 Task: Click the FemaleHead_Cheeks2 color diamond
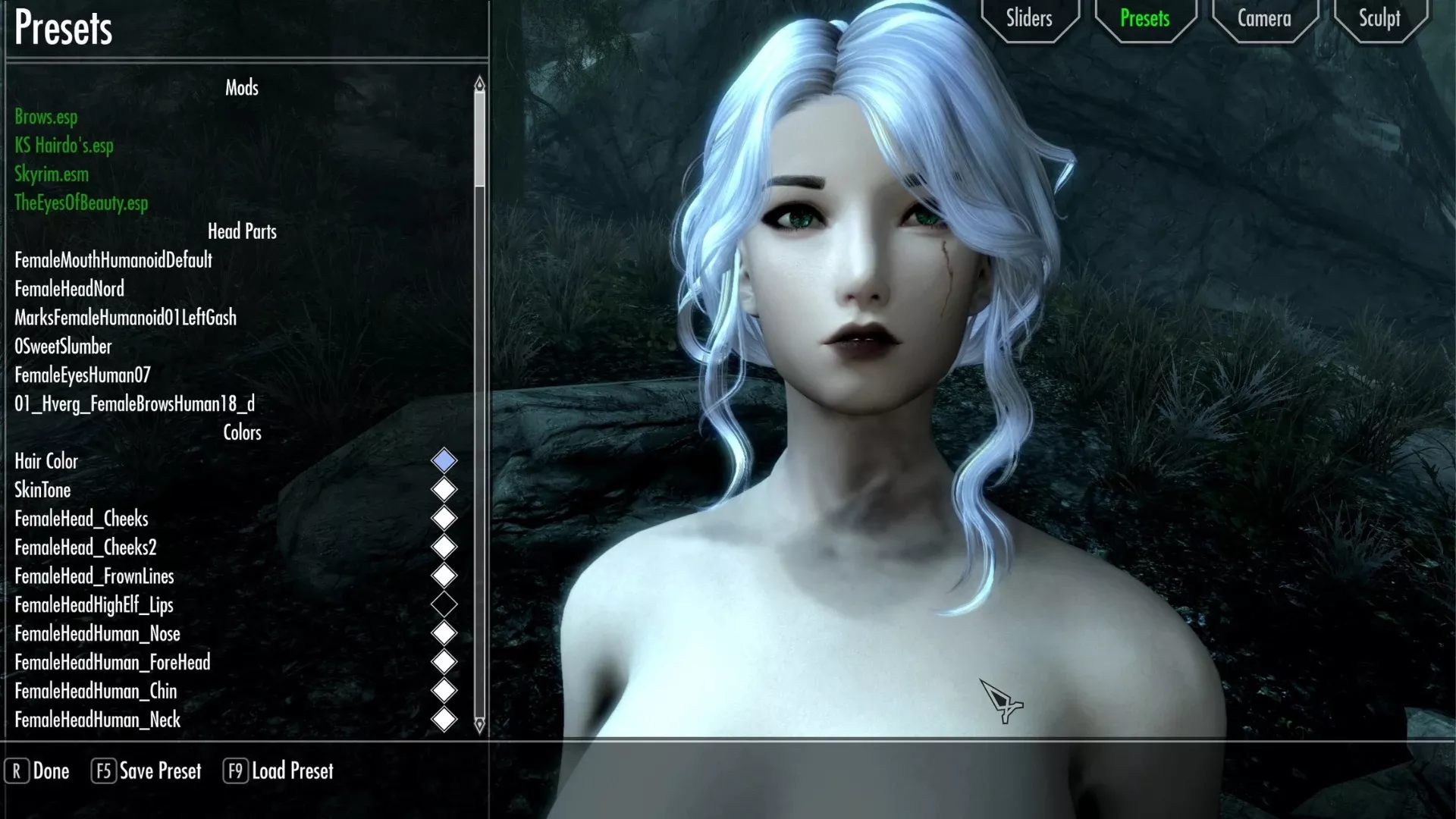(444, 547)
